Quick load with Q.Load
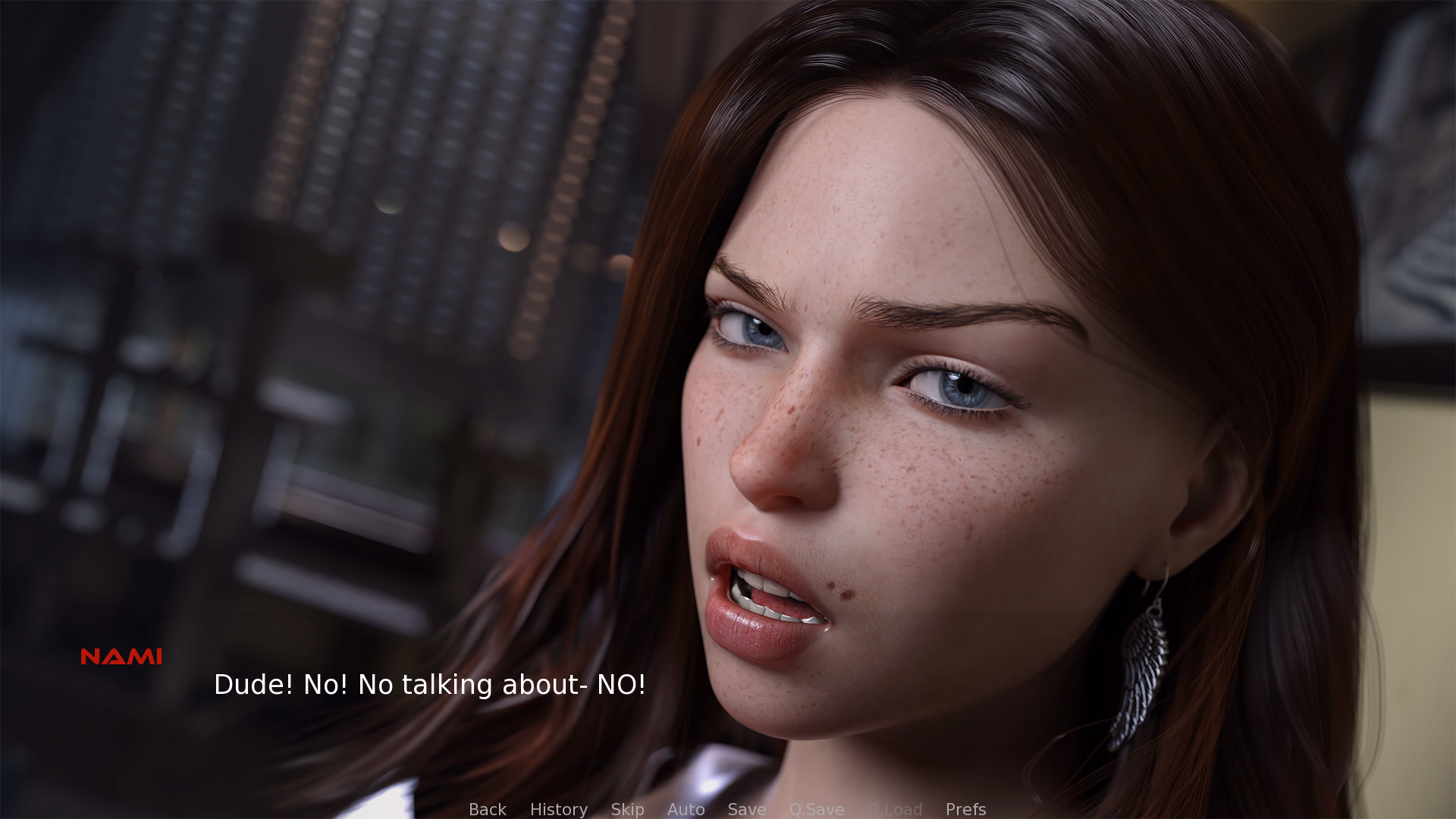1456x819 pixels. click(x=895, y=809)
